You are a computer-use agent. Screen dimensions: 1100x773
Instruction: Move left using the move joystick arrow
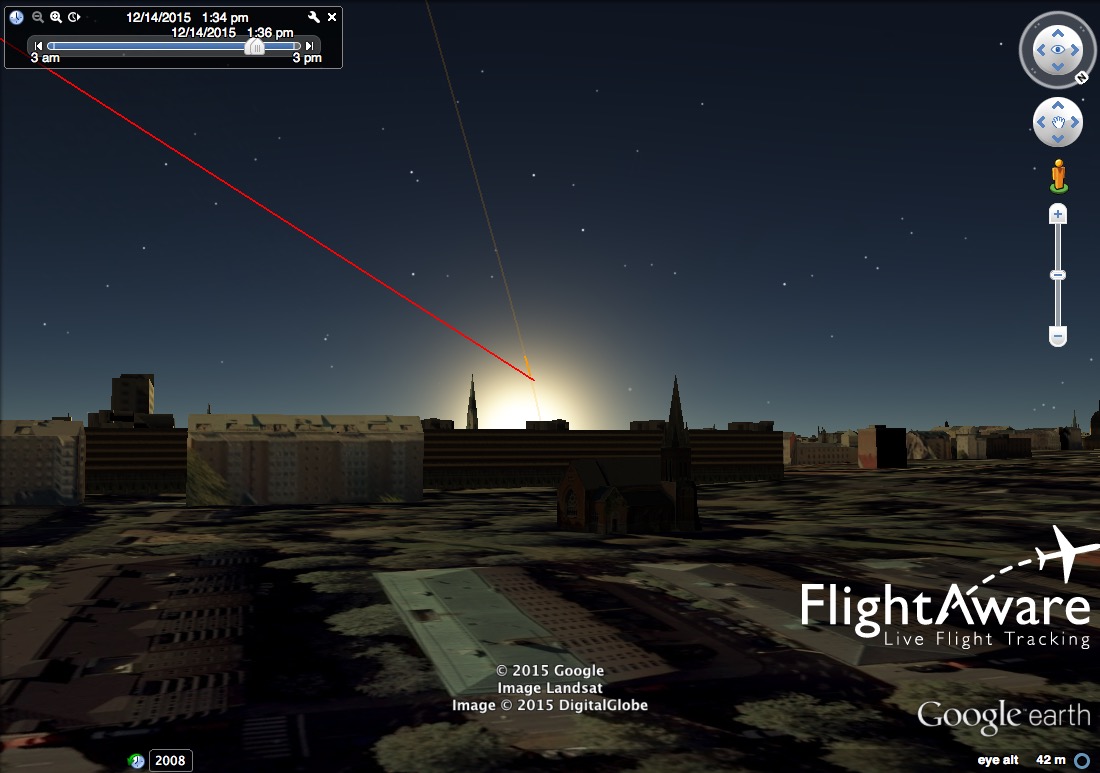(1040, 123)
